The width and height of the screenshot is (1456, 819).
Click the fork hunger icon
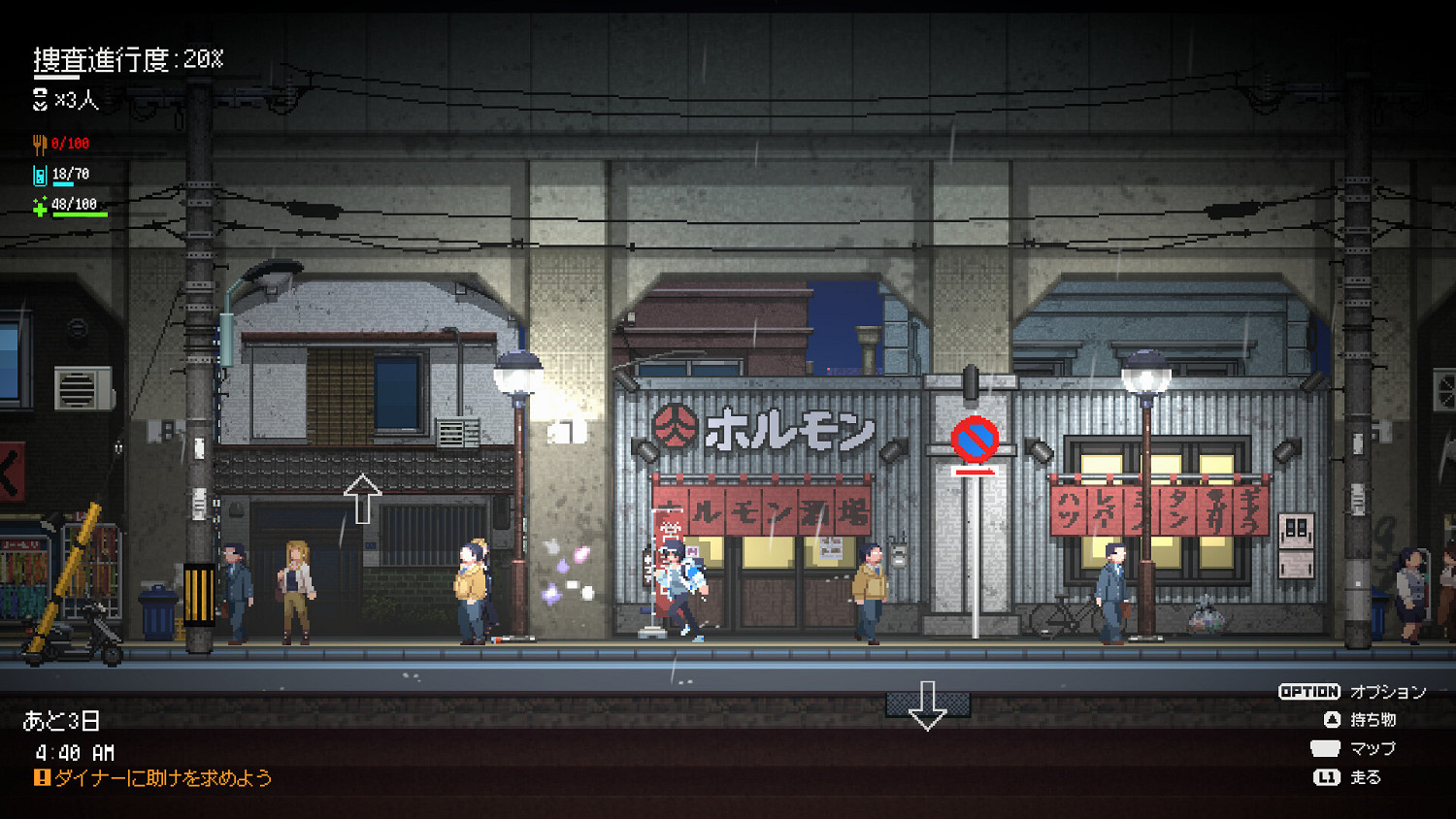tap(39, 144)
